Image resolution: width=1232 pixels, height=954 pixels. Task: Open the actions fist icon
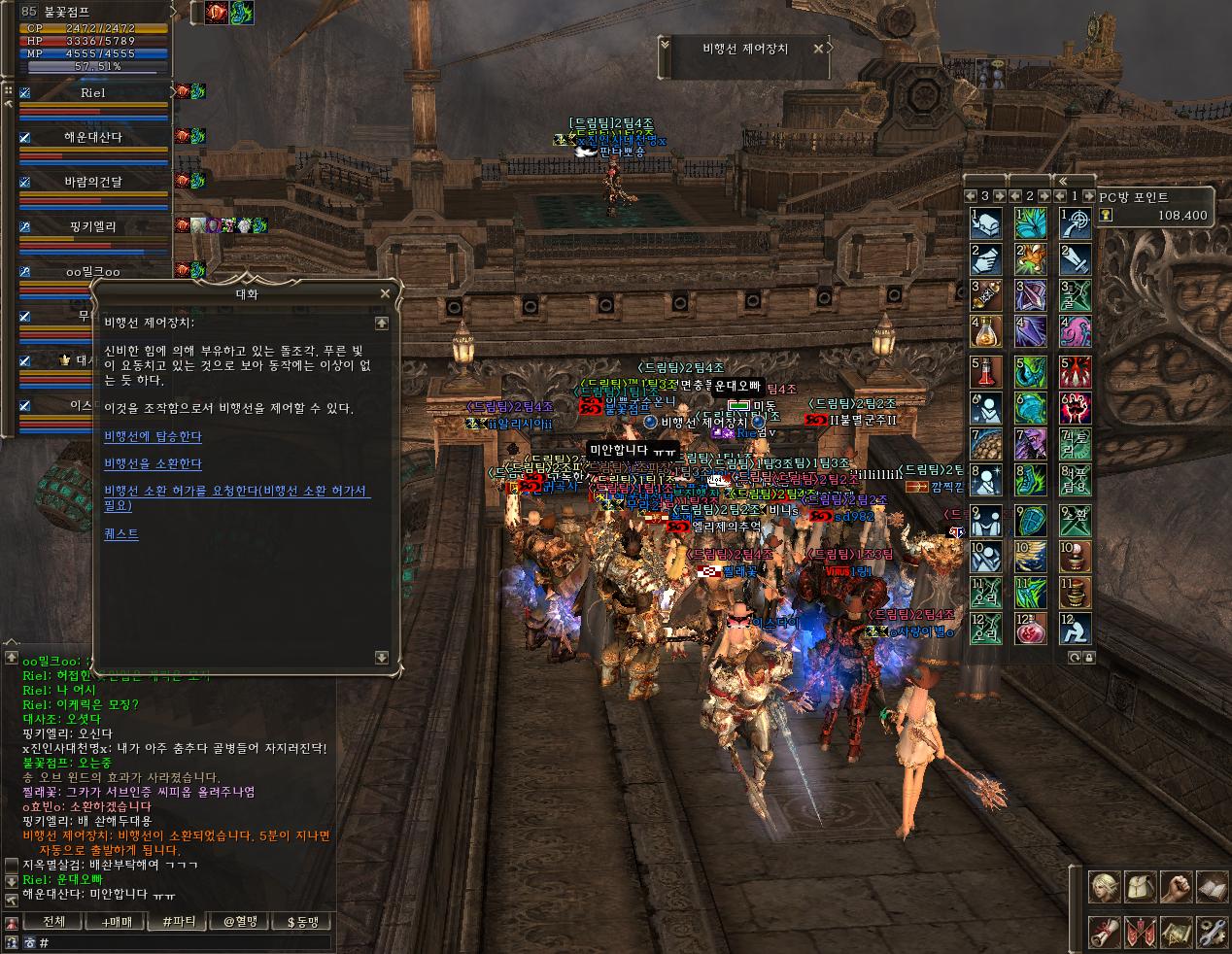click(x=1175, y=888)
